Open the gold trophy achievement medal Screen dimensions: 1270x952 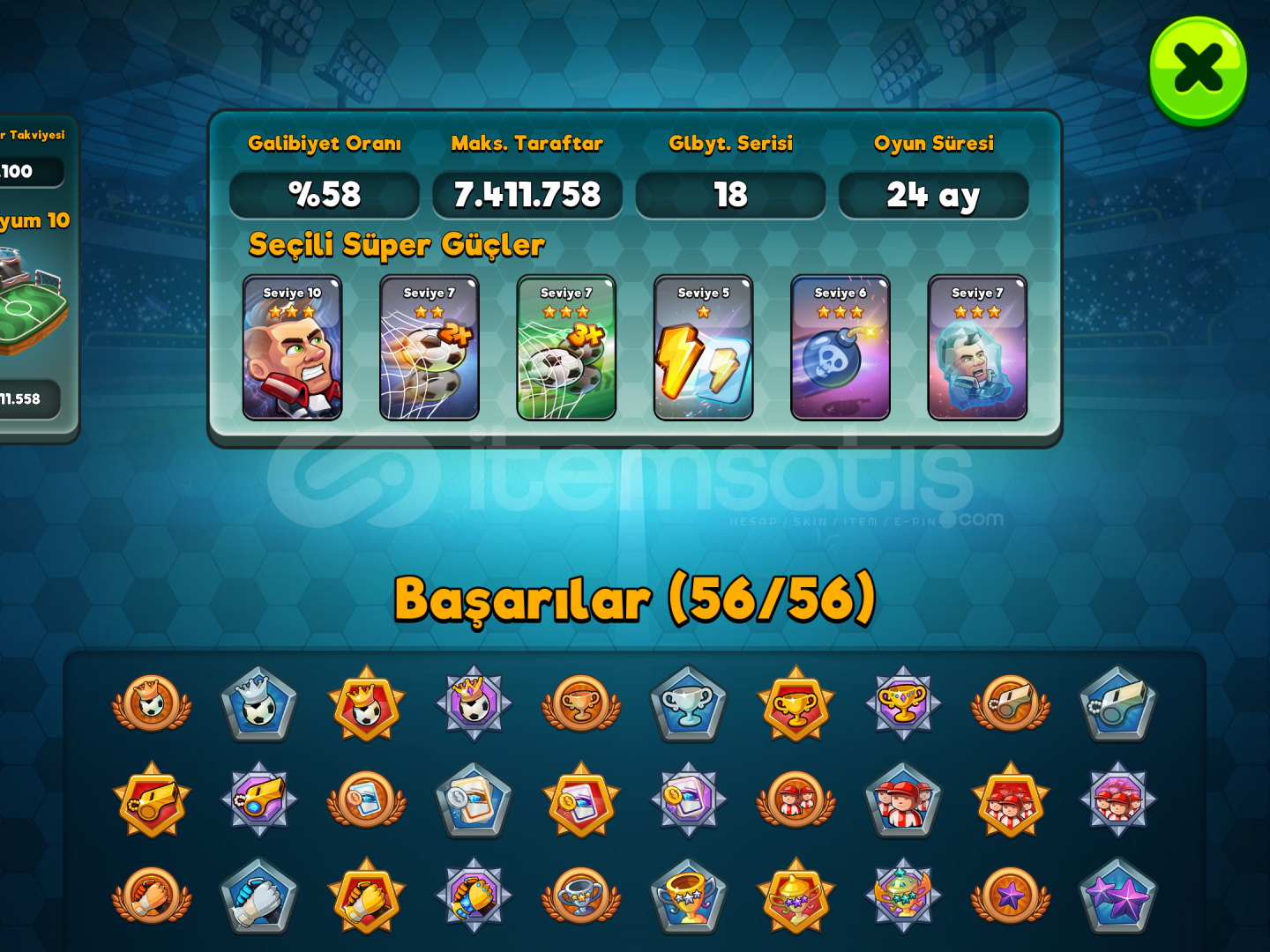click(796, 705)
